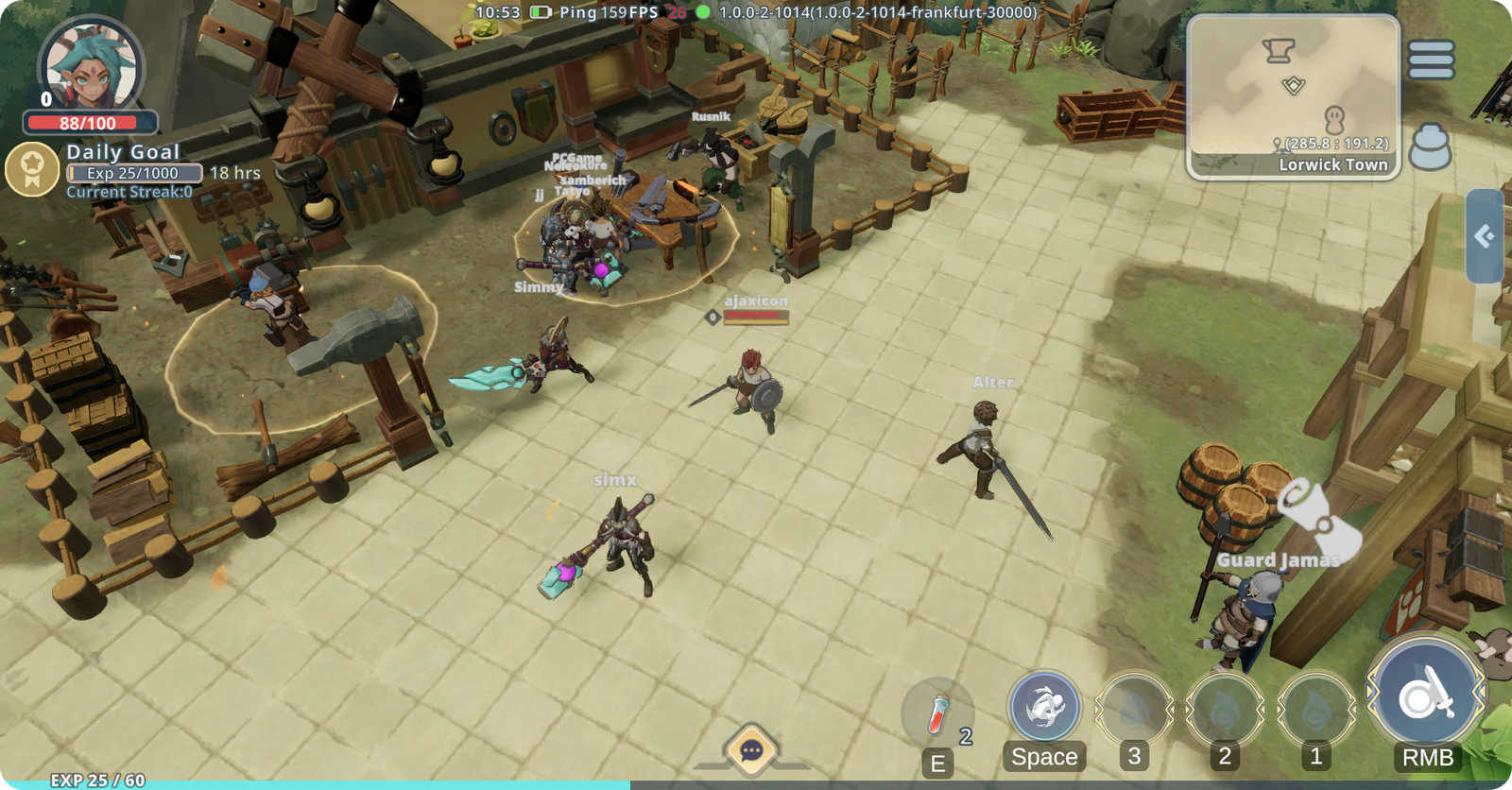This screenshot has width=1512, height=790.
Task: Activate the dodge roll Space ability
Action: tap(1044, 707)
